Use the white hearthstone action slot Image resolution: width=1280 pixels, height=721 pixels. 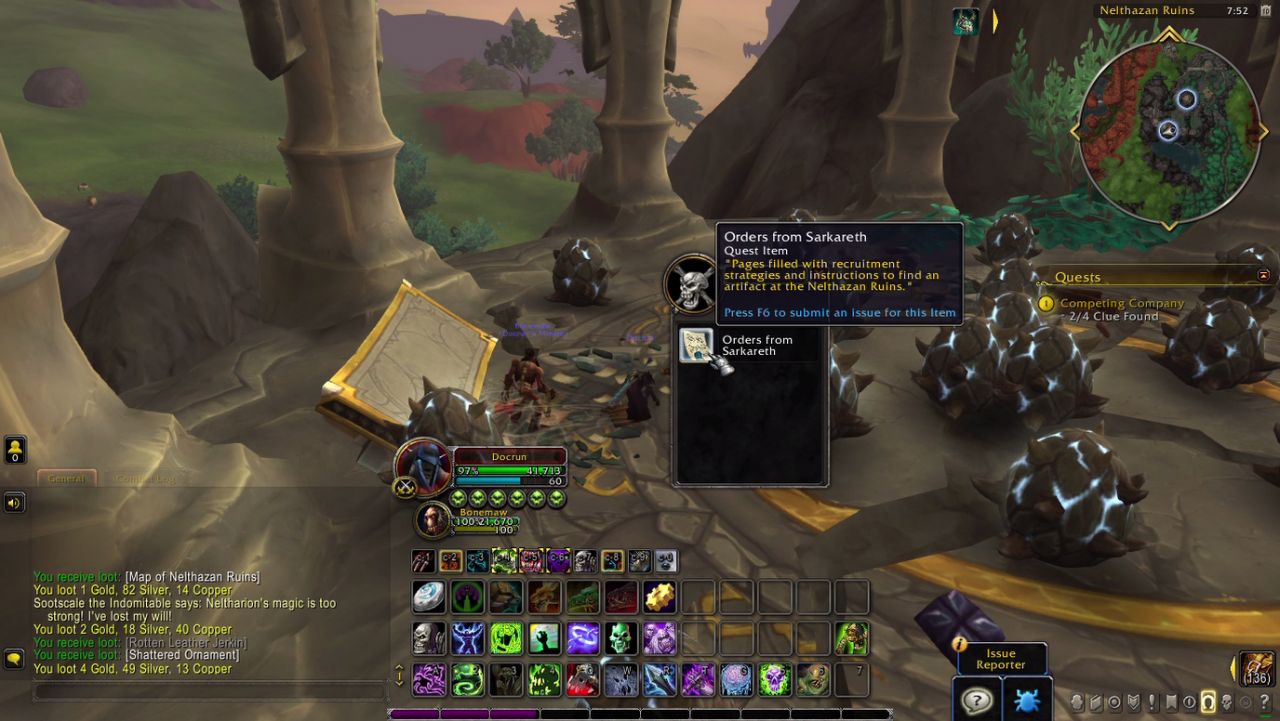tap(430, 597)
